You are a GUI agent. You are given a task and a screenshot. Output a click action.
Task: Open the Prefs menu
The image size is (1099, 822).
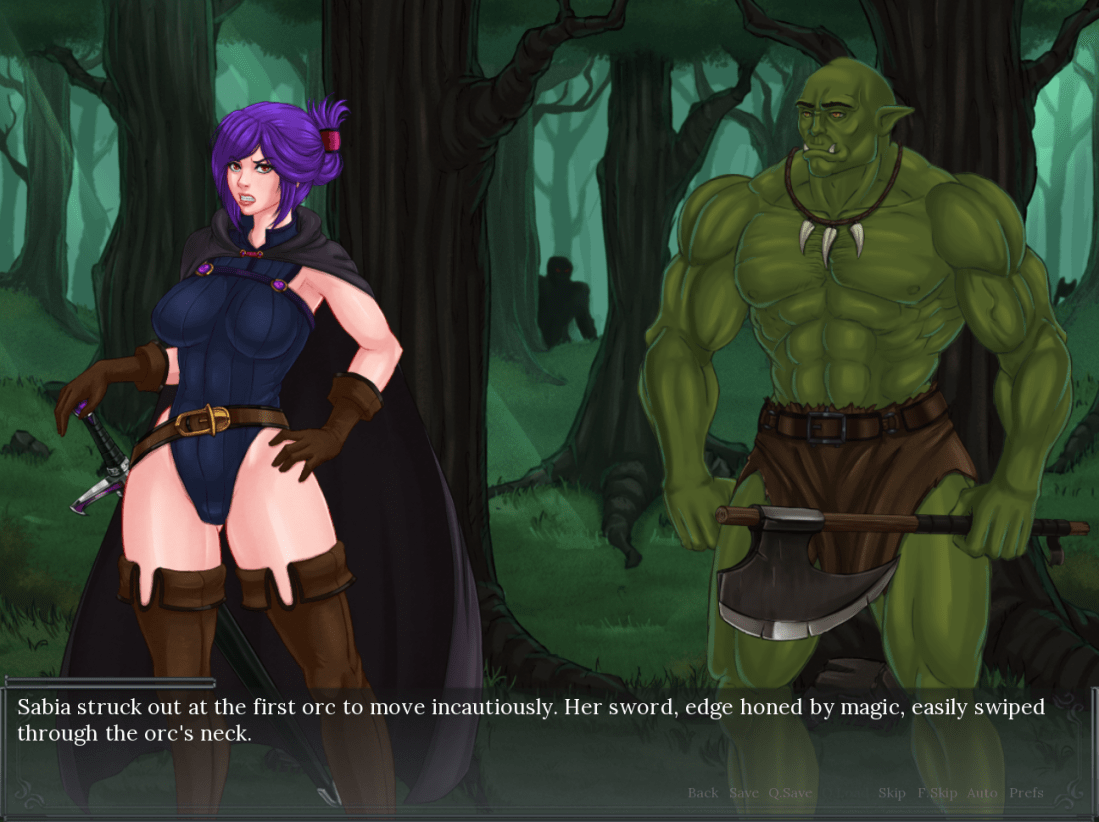coord(1026,793)
